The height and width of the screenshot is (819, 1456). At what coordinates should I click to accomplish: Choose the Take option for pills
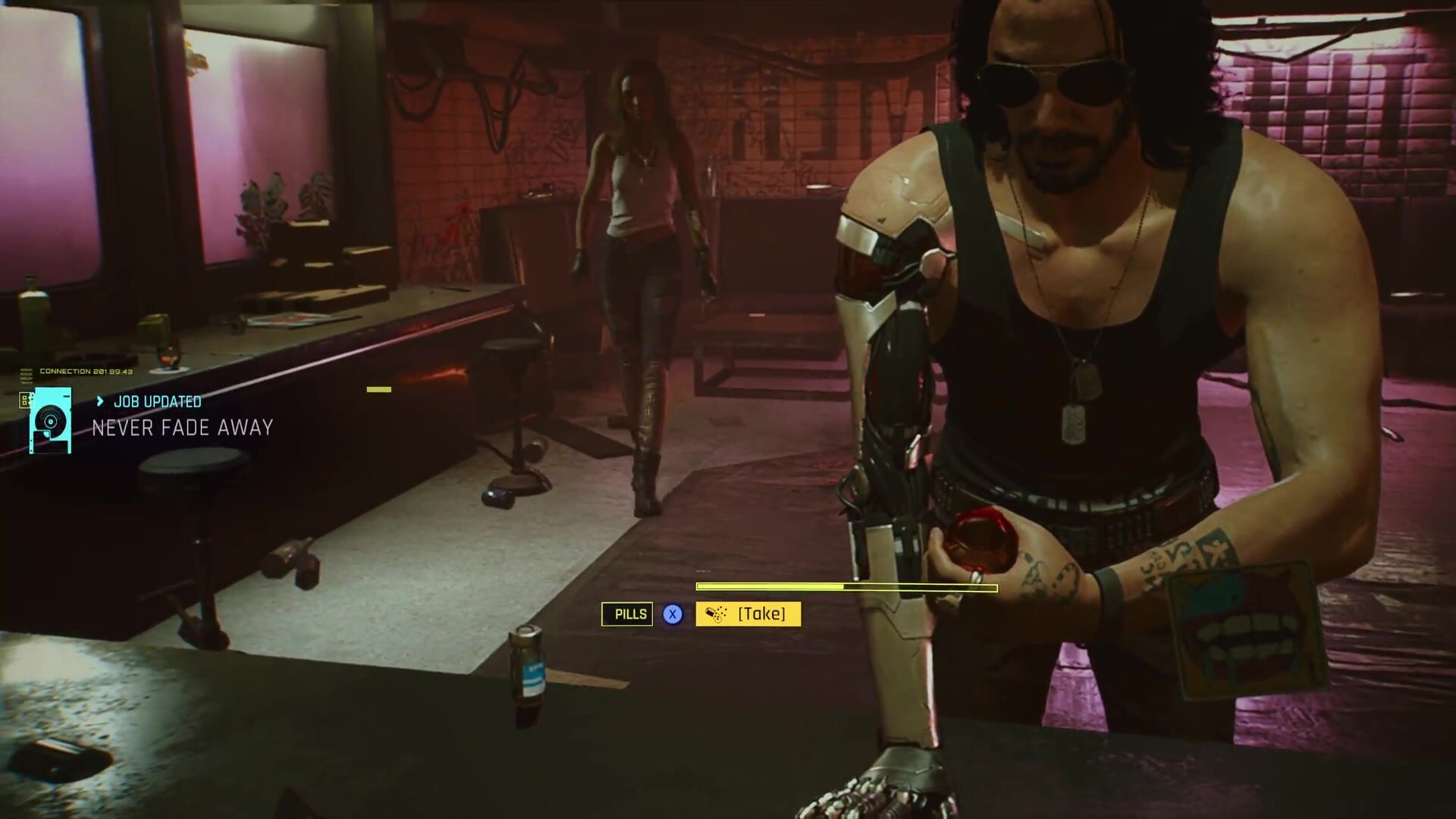[x=748, y=613]
